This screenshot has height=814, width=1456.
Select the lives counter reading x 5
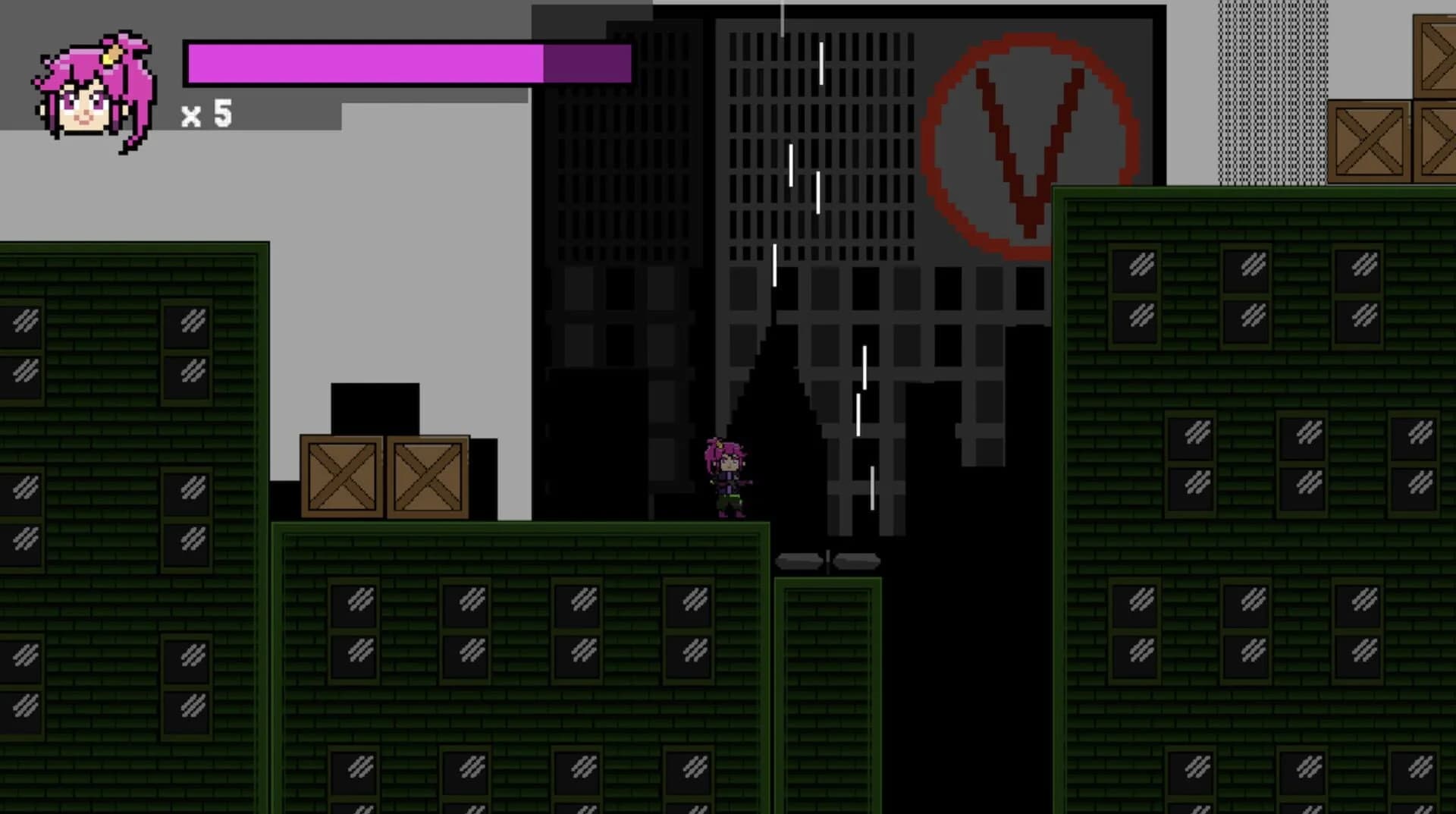tap(206, 115)
